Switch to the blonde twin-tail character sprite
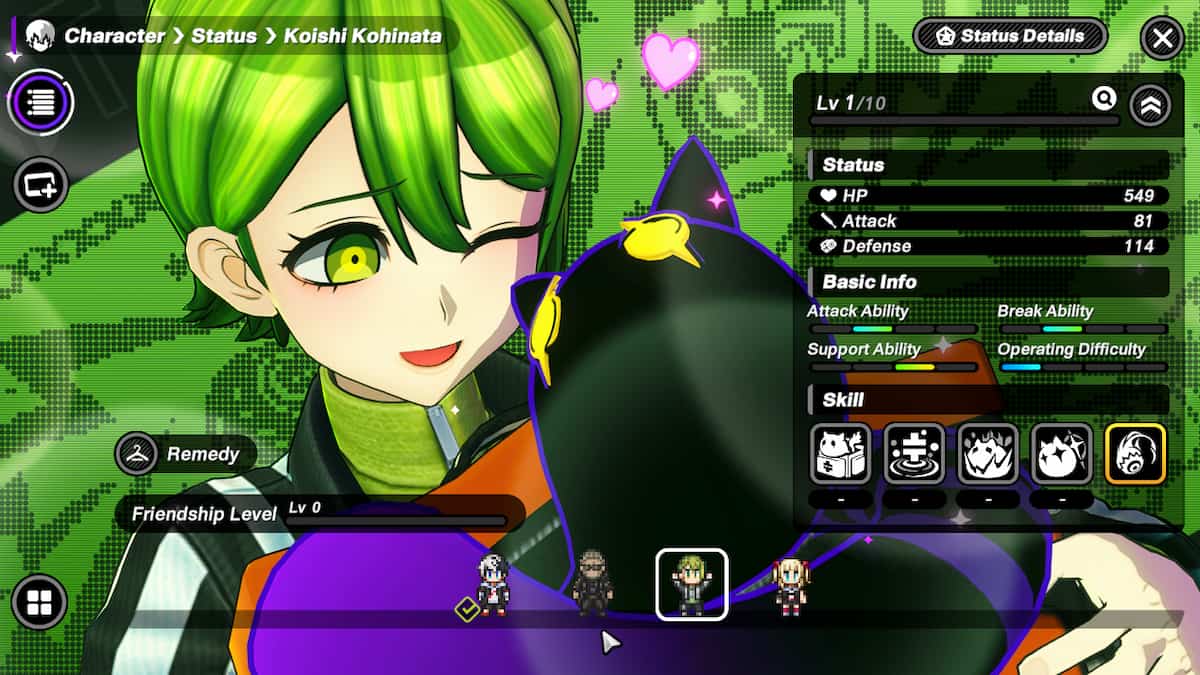 pyautogui.click(x=789, y=585)
